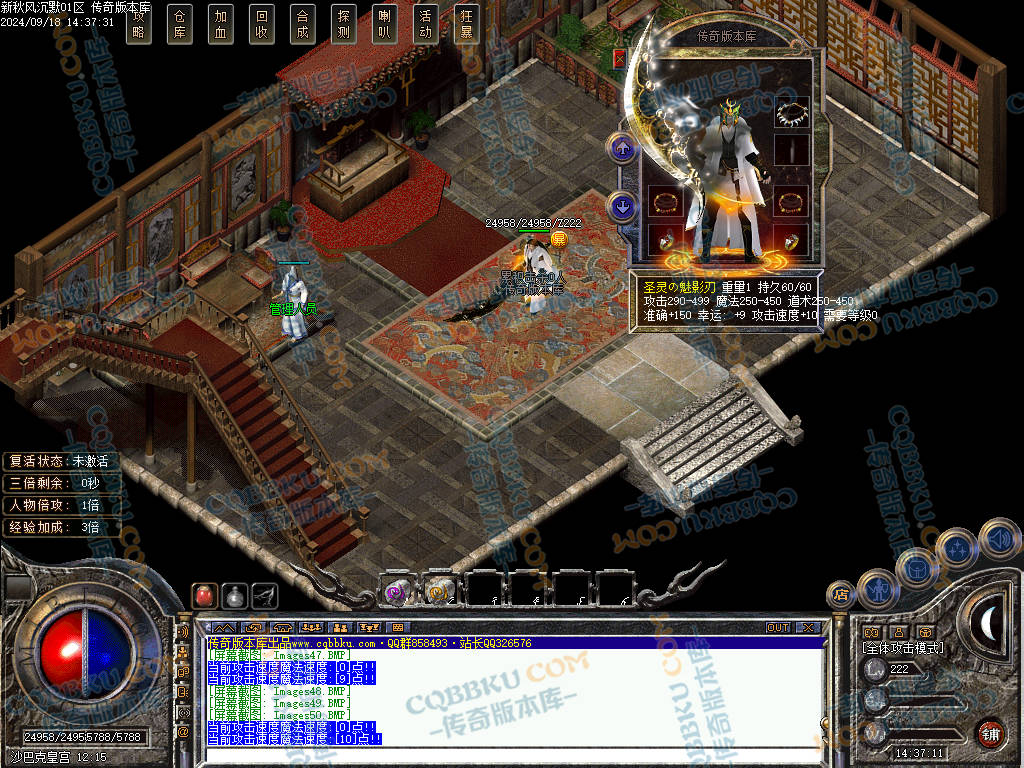Click the 加血 heal button
Screen dimensions: 1024x768
pos(221,24)
